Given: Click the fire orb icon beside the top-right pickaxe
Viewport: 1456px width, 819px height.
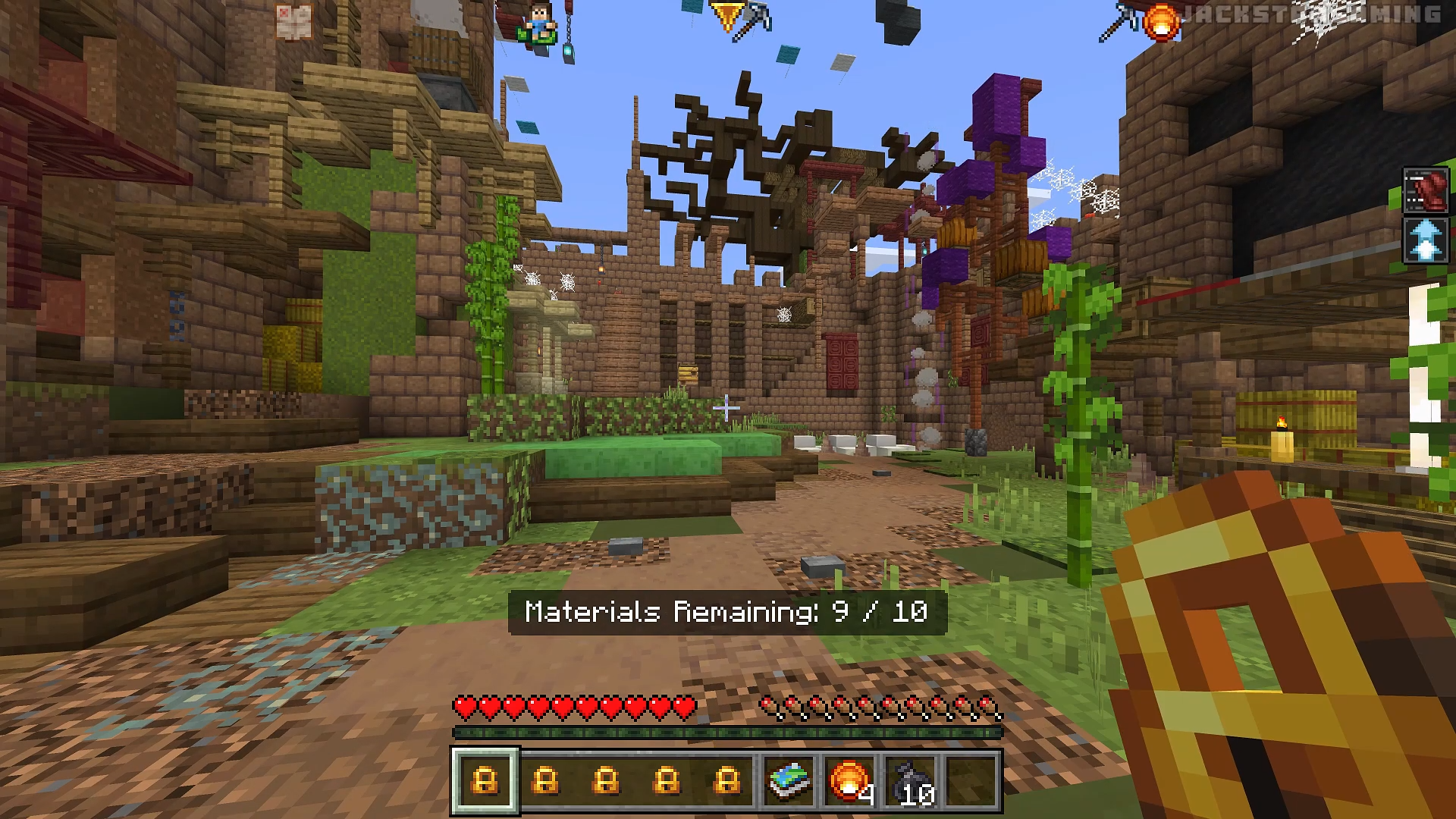Looking at the screenshot, I should (1161, 21).
